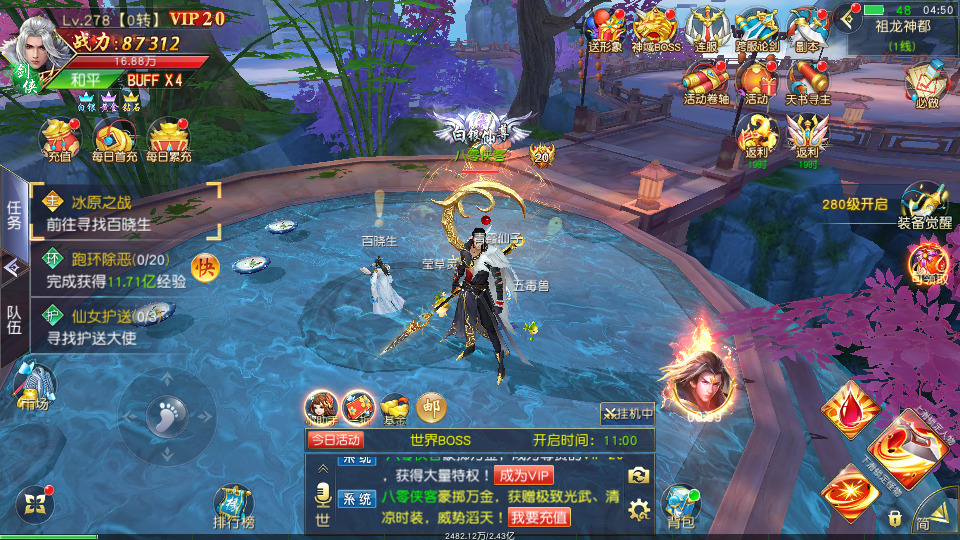
Task: Select the 冰原之战 main quest entry
Action: pos(125,212)
